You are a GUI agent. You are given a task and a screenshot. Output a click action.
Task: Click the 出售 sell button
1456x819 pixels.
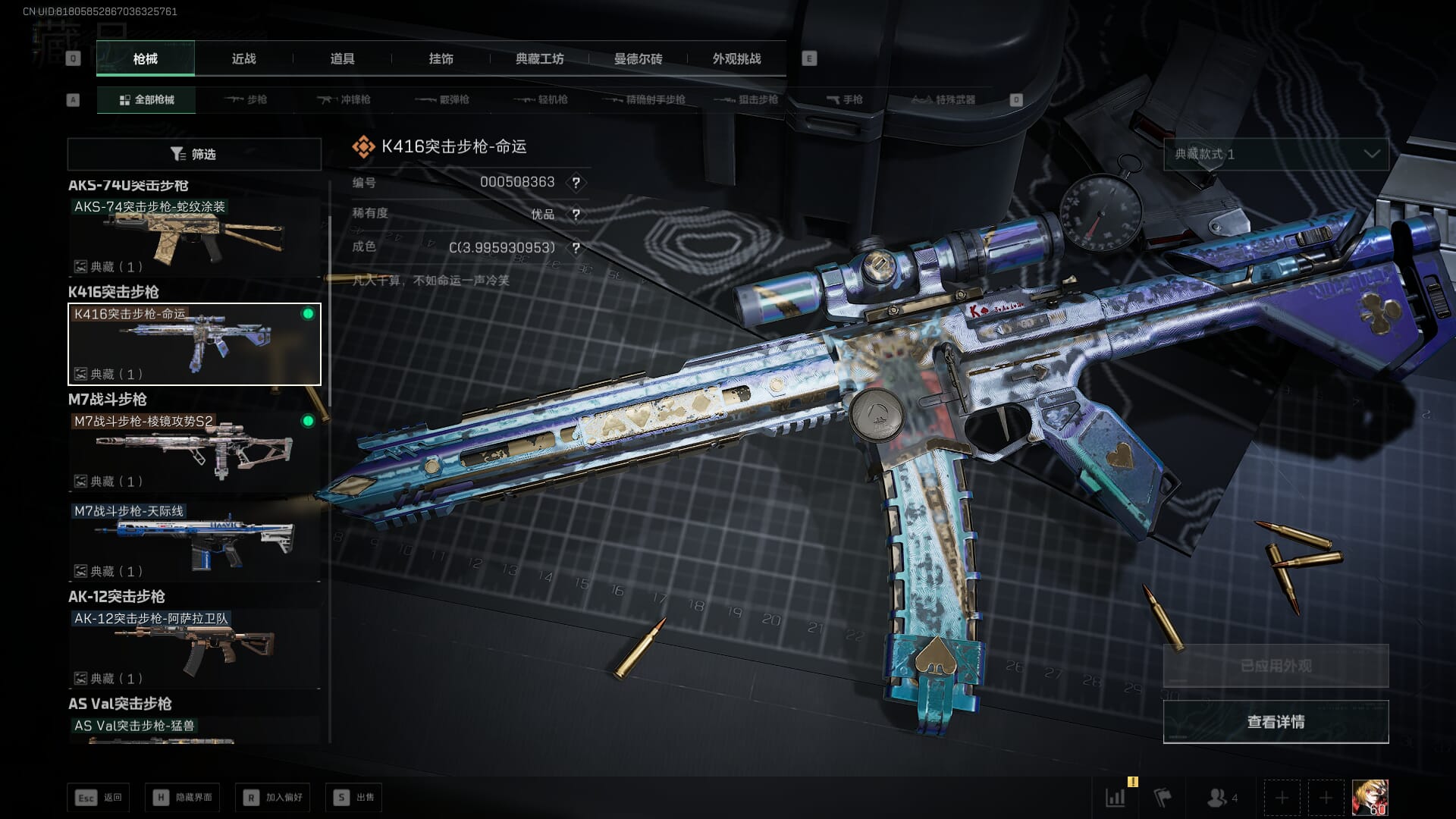[354, 797]
